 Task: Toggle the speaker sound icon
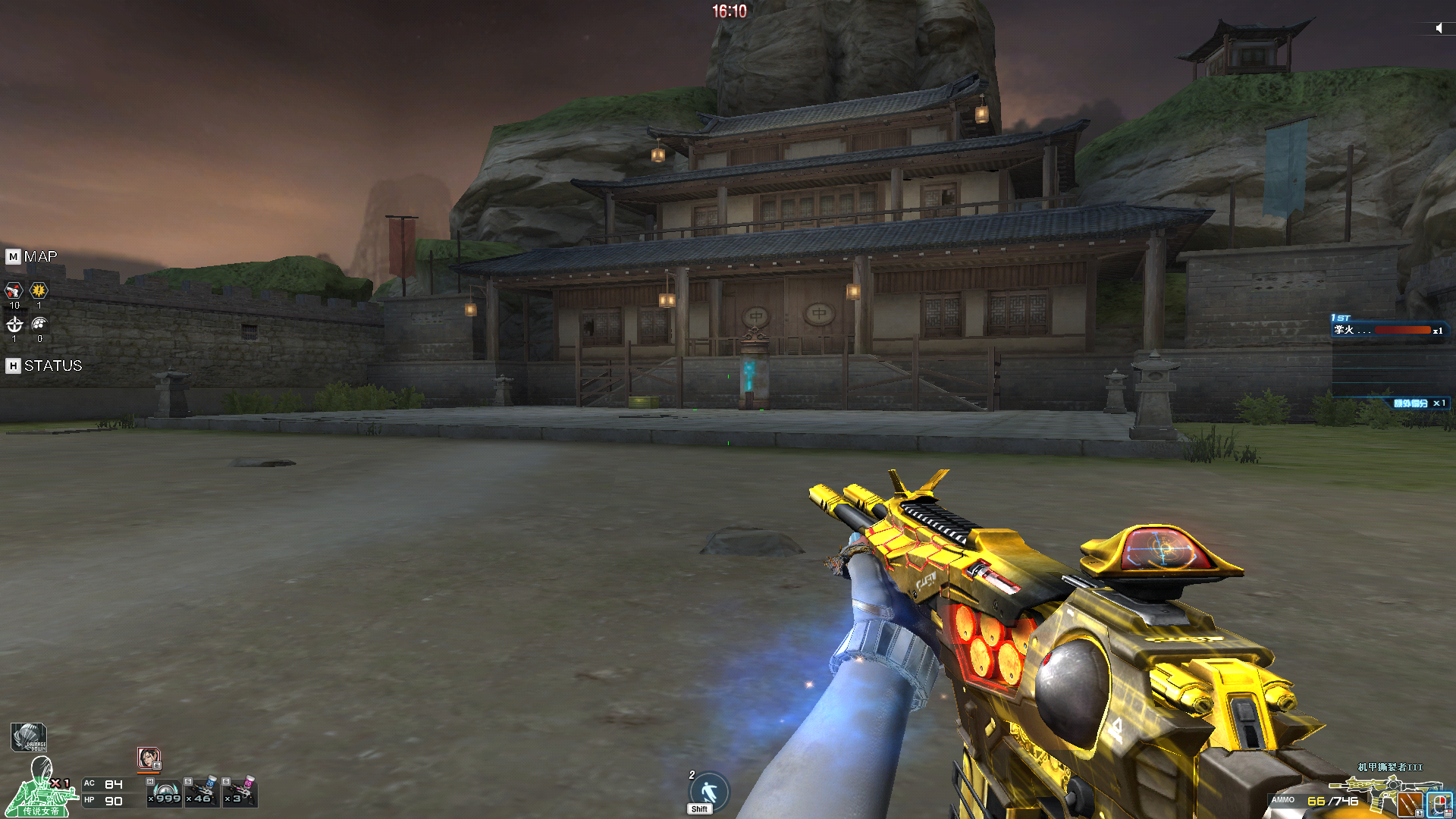1439,28
